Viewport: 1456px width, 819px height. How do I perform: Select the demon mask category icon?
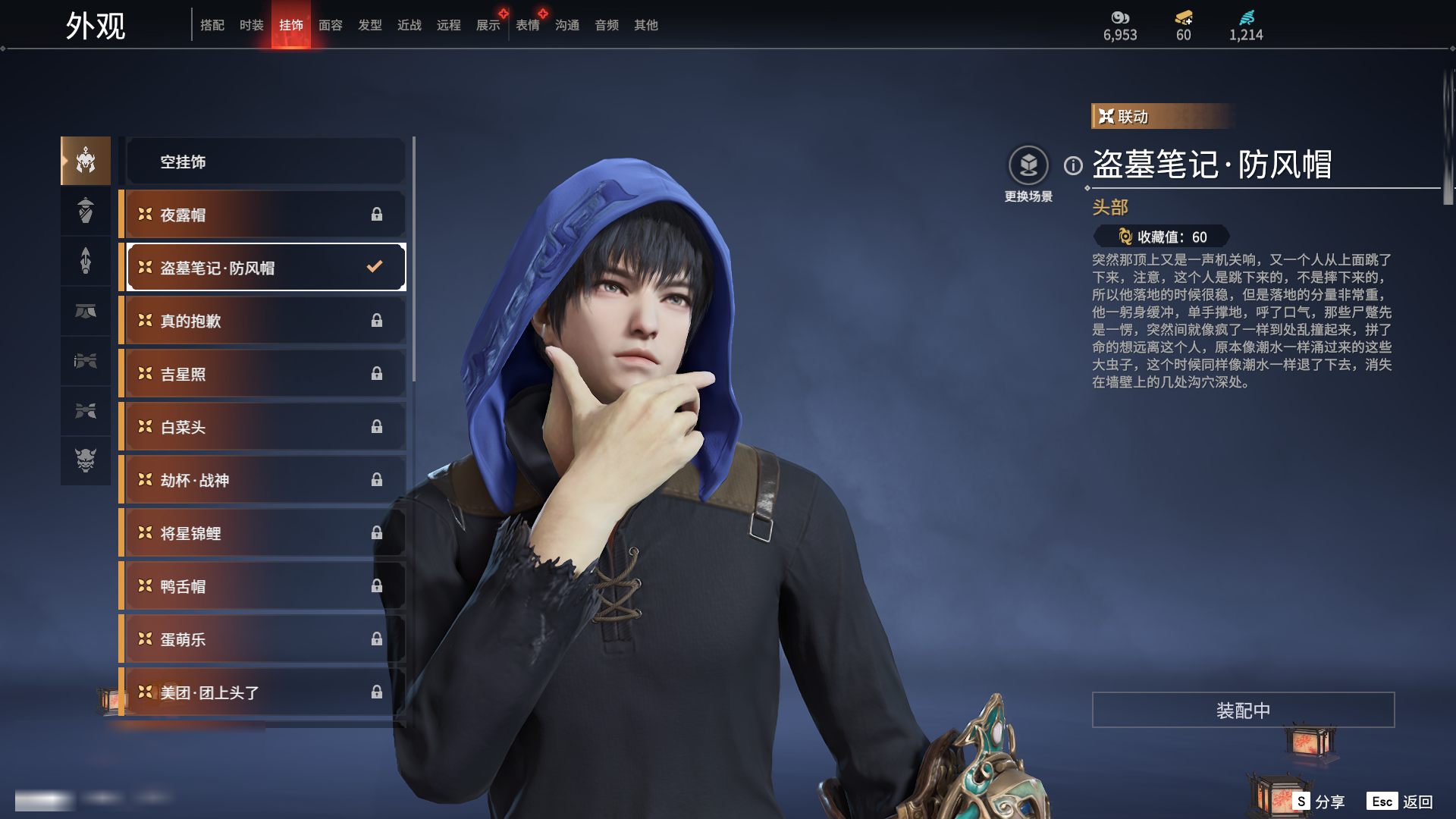tap(86, 460)
